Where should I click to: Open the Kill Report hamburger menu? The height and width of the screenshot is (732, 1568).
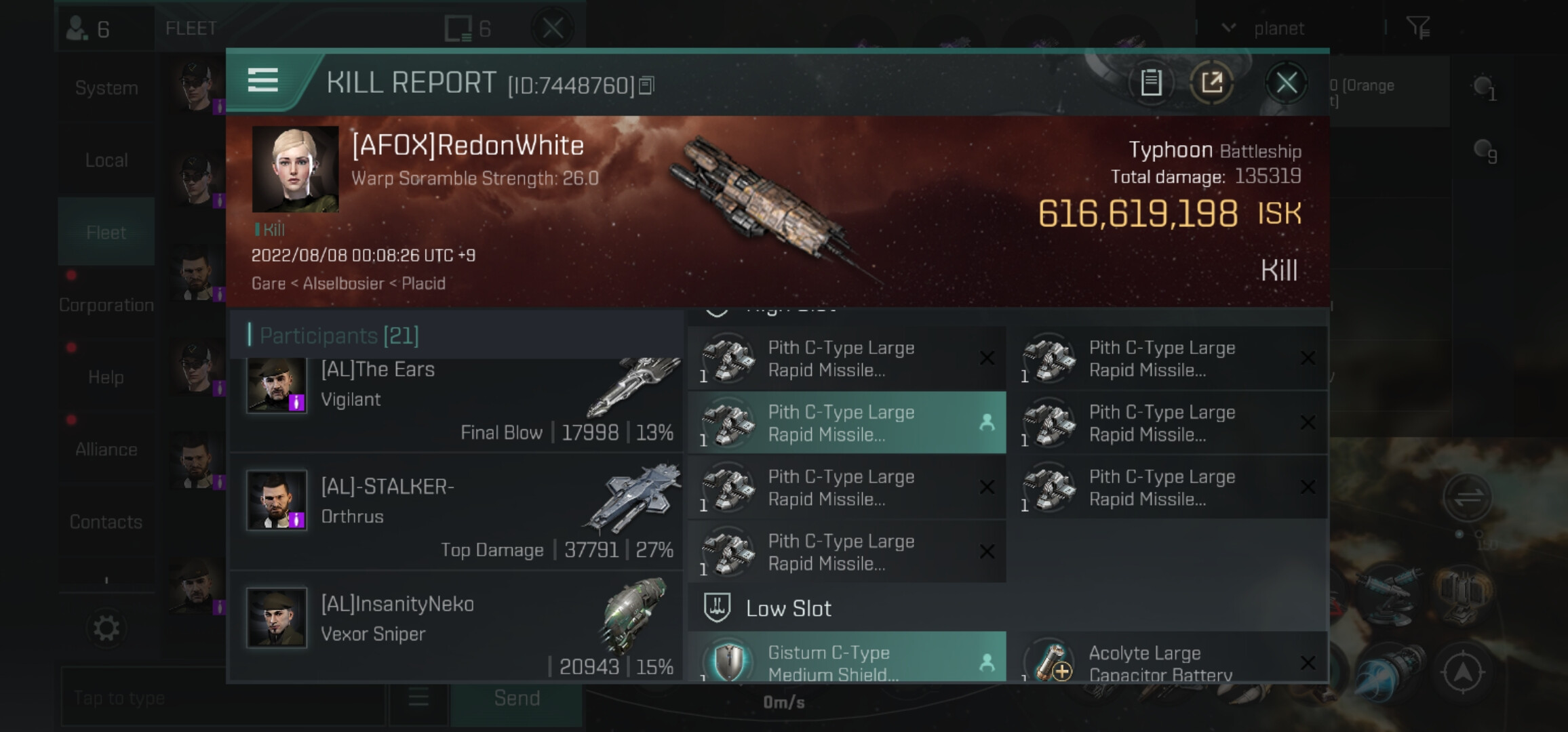[263, 81]
